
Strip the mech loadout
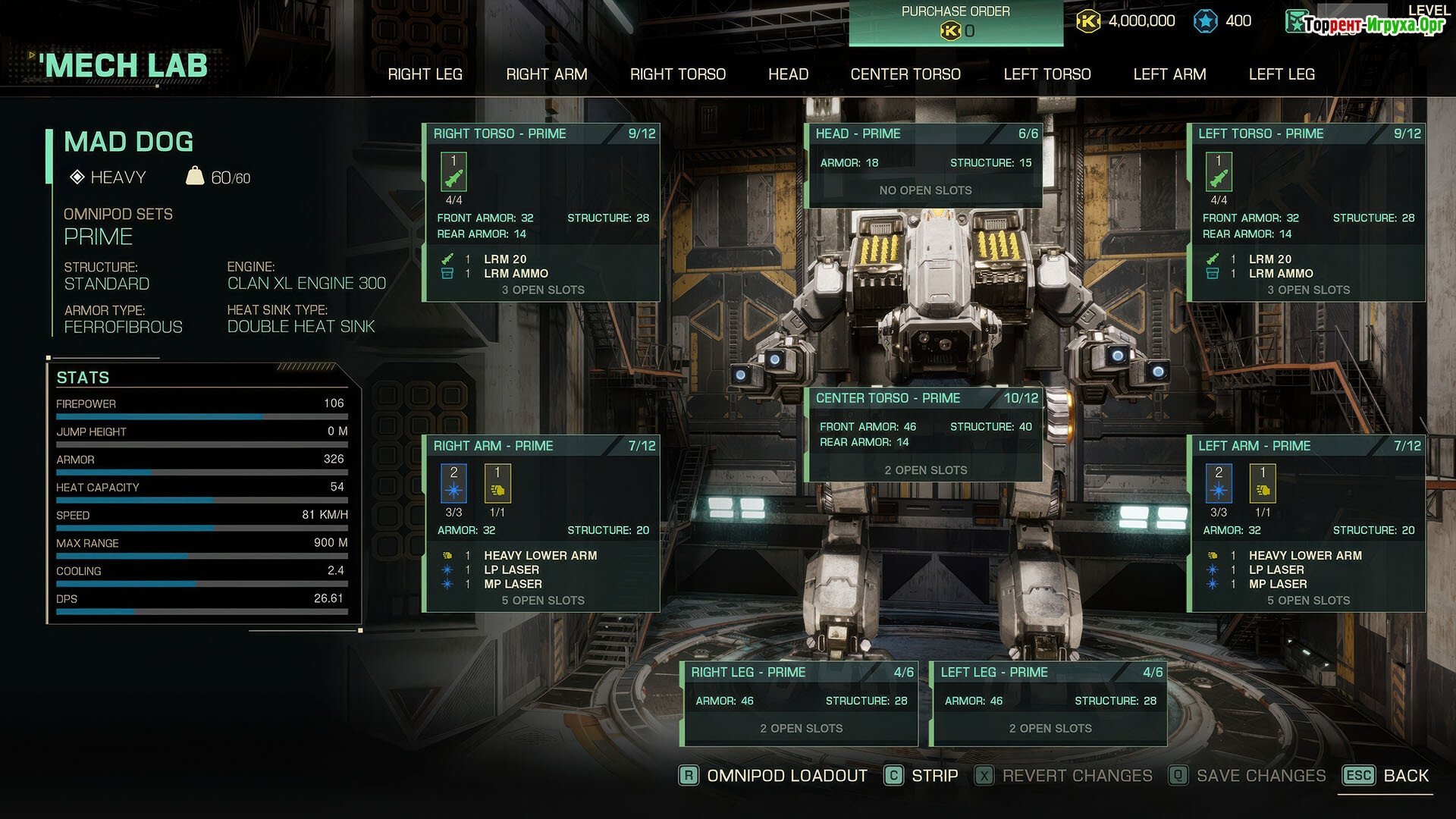[934, 776]
